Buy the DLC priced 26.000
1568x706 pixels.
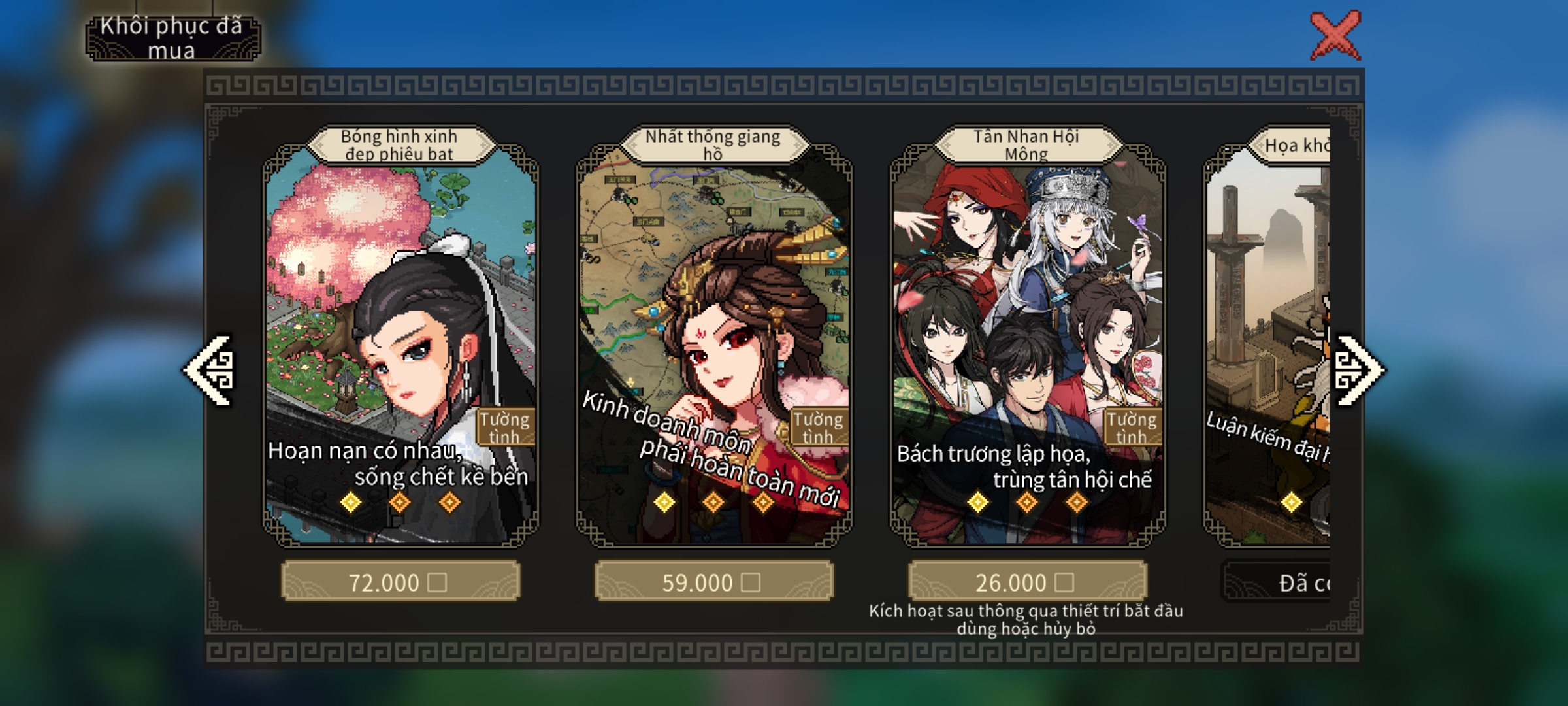[1027, 581]
